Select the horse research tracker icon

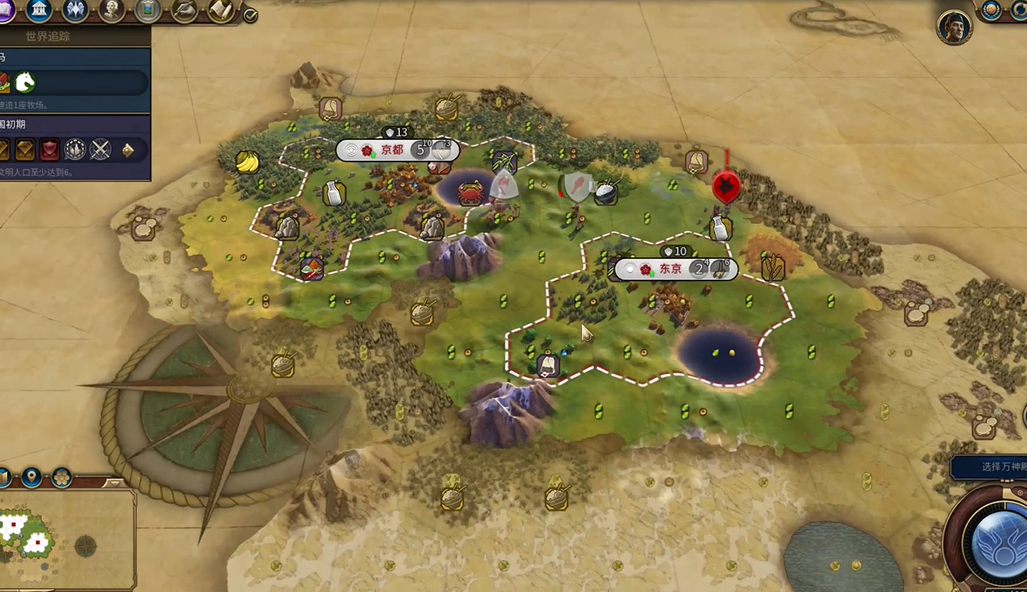point(25,82)
